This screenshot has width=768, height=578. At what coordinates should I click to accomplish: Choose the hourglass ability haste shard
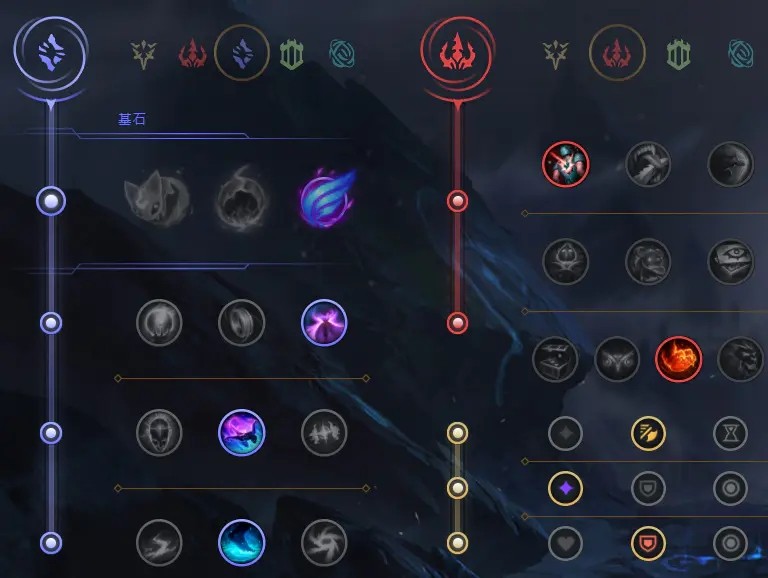(x=730, y=433)
